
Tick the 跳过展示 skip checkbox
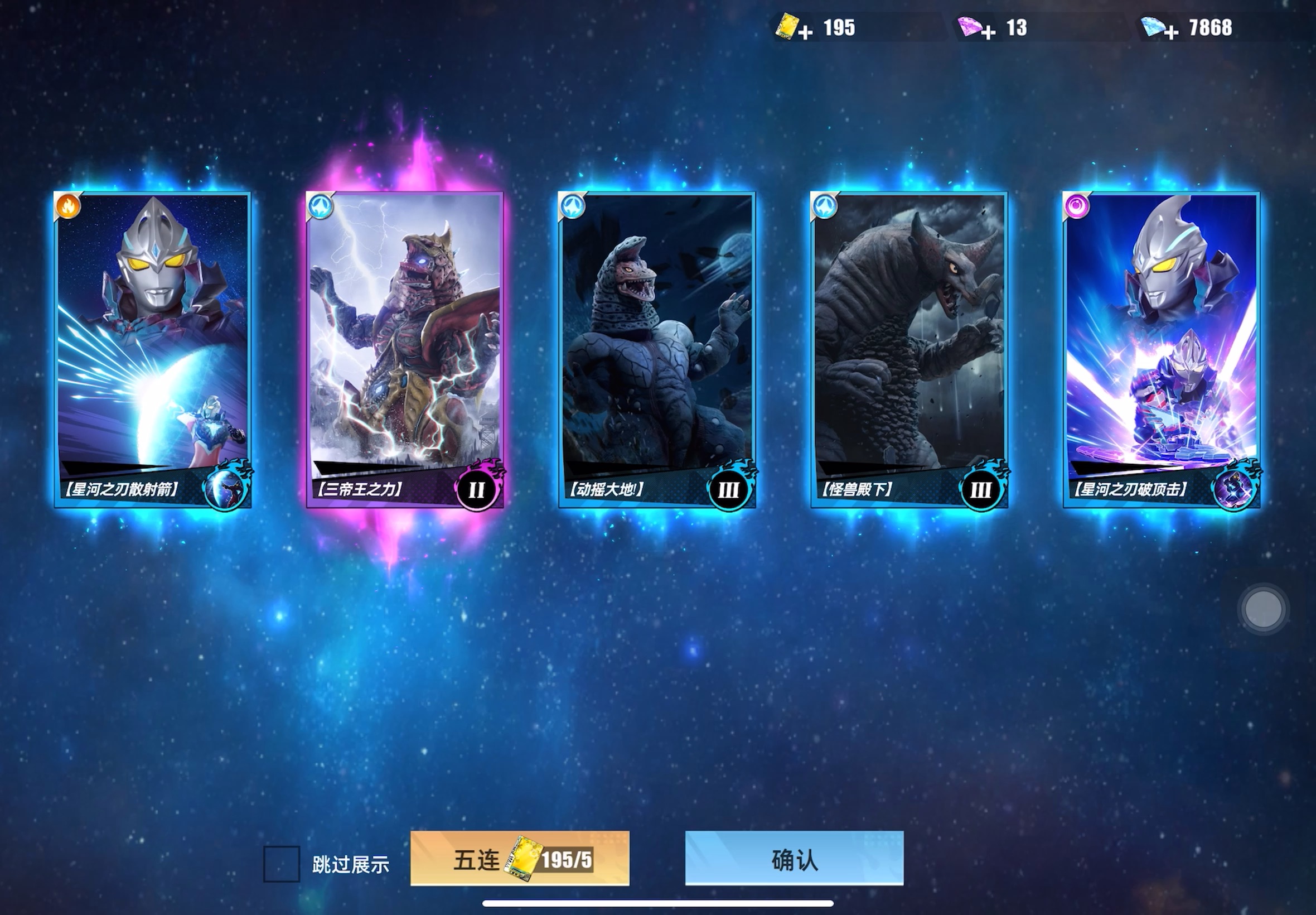click(x=281, y=864)
